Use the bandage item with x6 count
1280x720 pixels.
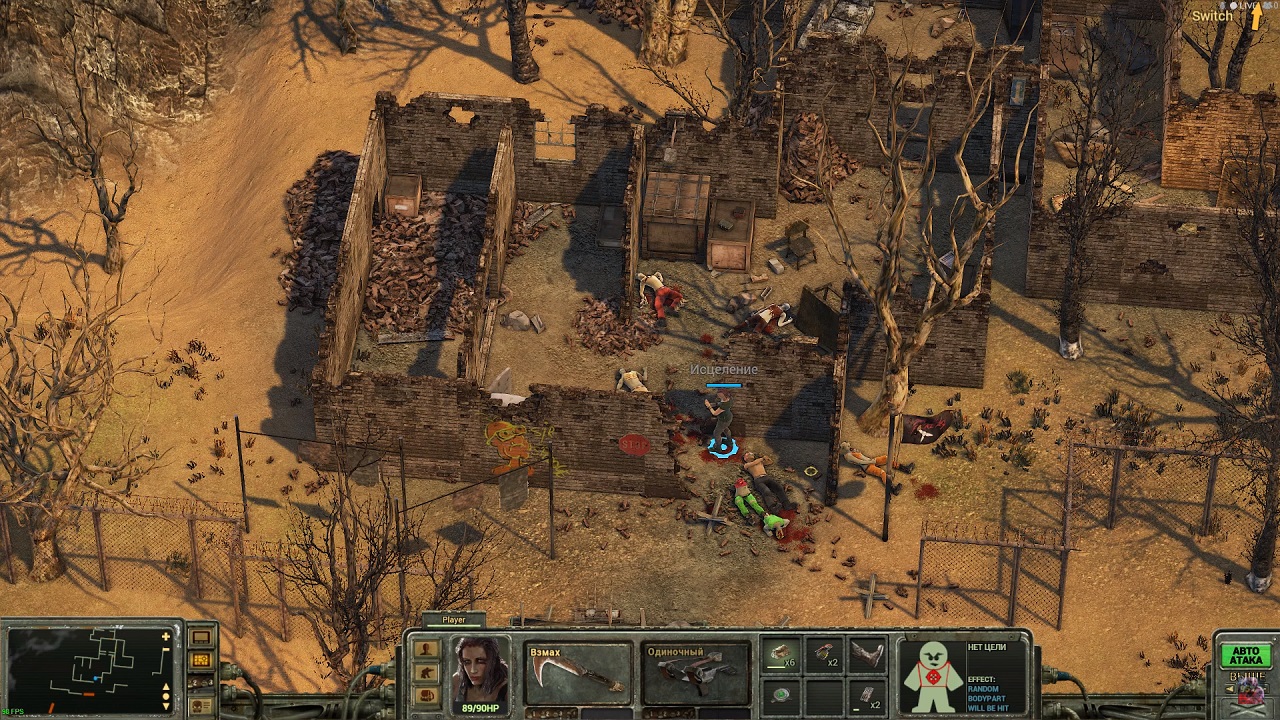click(x=780, y=655)
